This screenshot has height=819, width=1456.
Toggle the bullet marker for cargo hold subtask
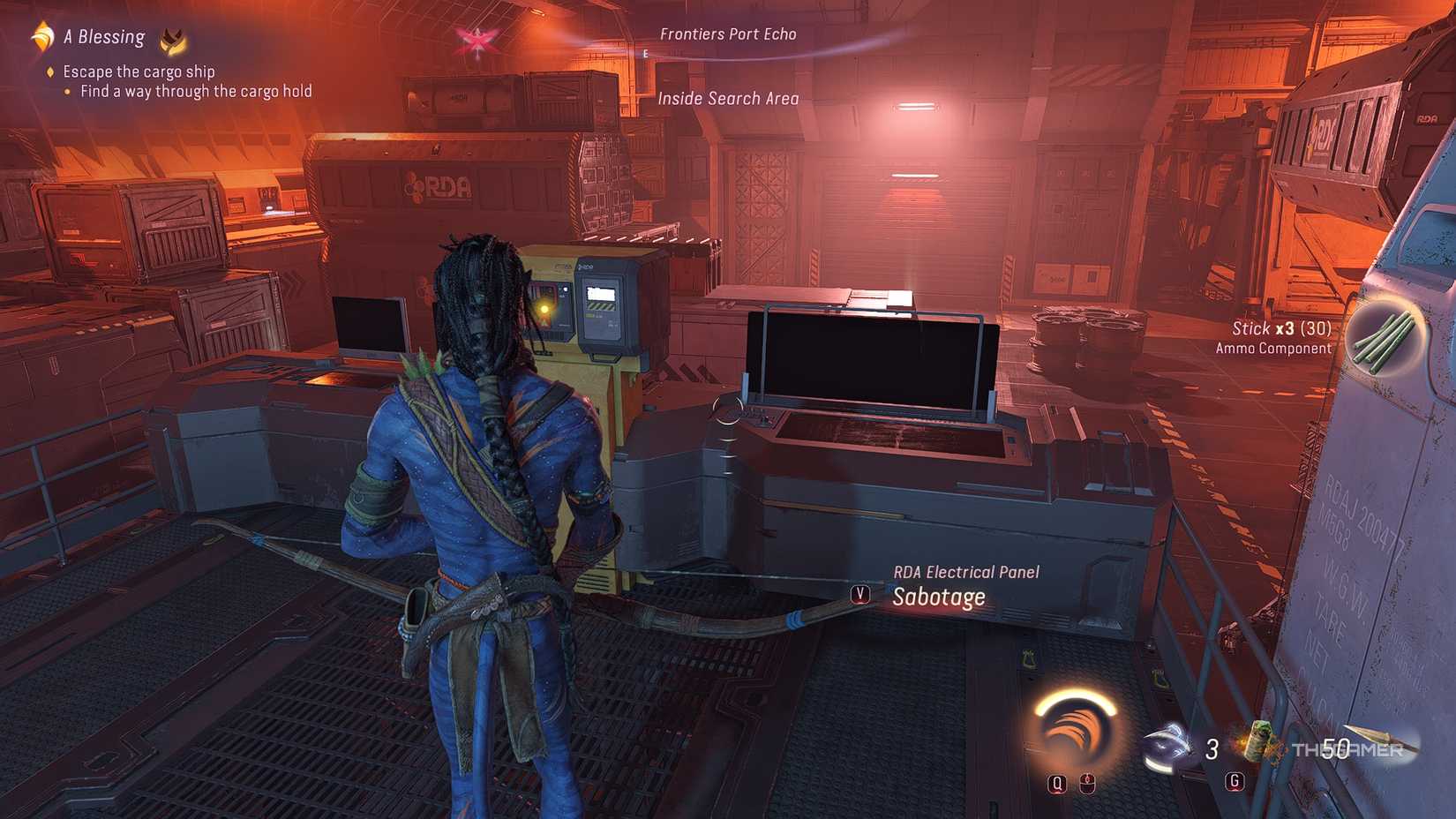click(68, 91)
